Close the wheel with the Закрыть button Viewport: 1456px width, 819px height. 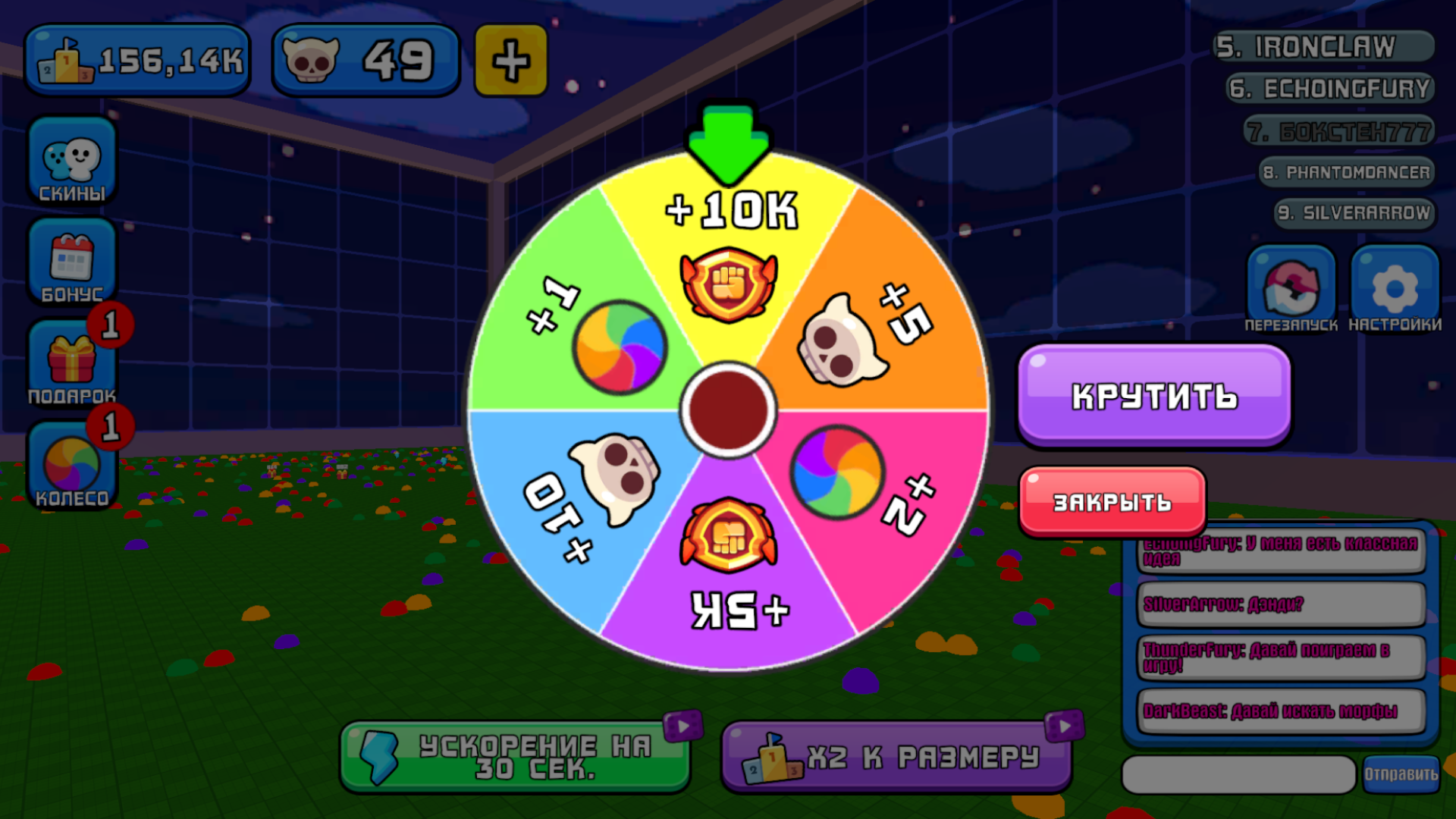(1112, 500)
